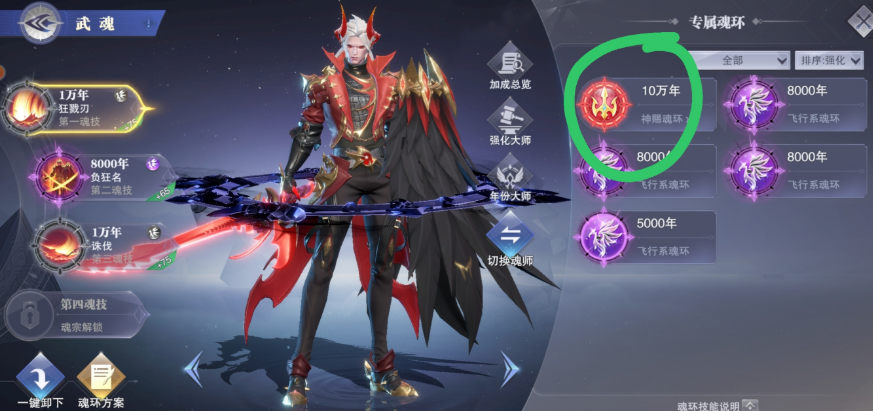Go back using the winged 武魂 arrow
The width and height of the screenshot is (873, 411).
point(36,23)
